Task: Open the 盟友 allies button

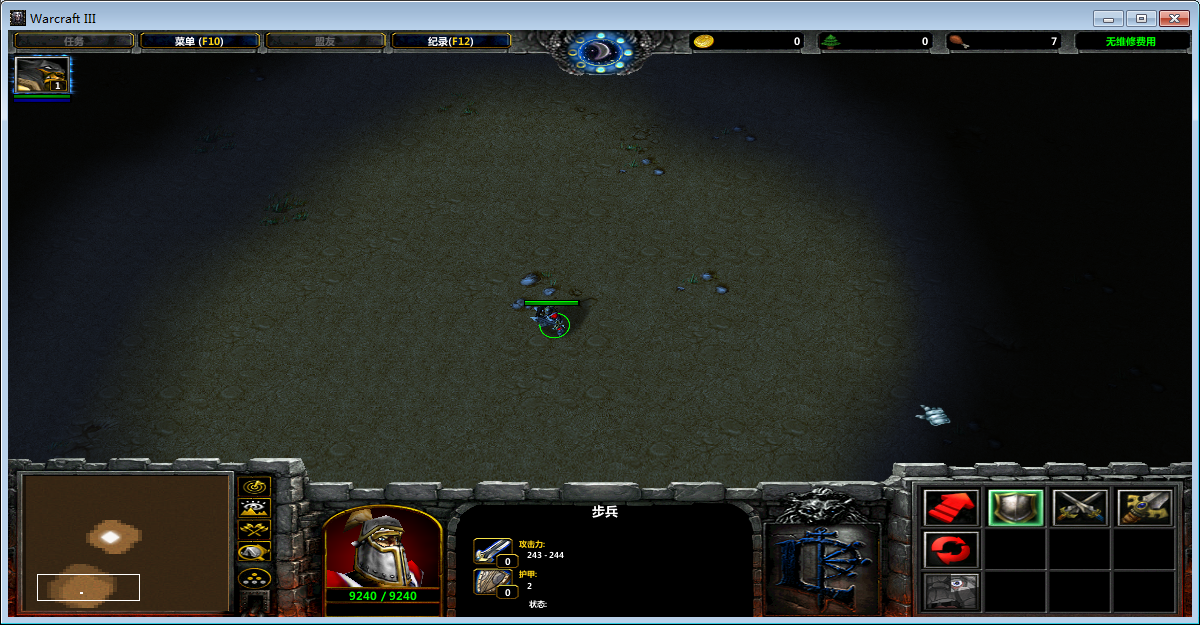Action: click(x=325, y=41)
